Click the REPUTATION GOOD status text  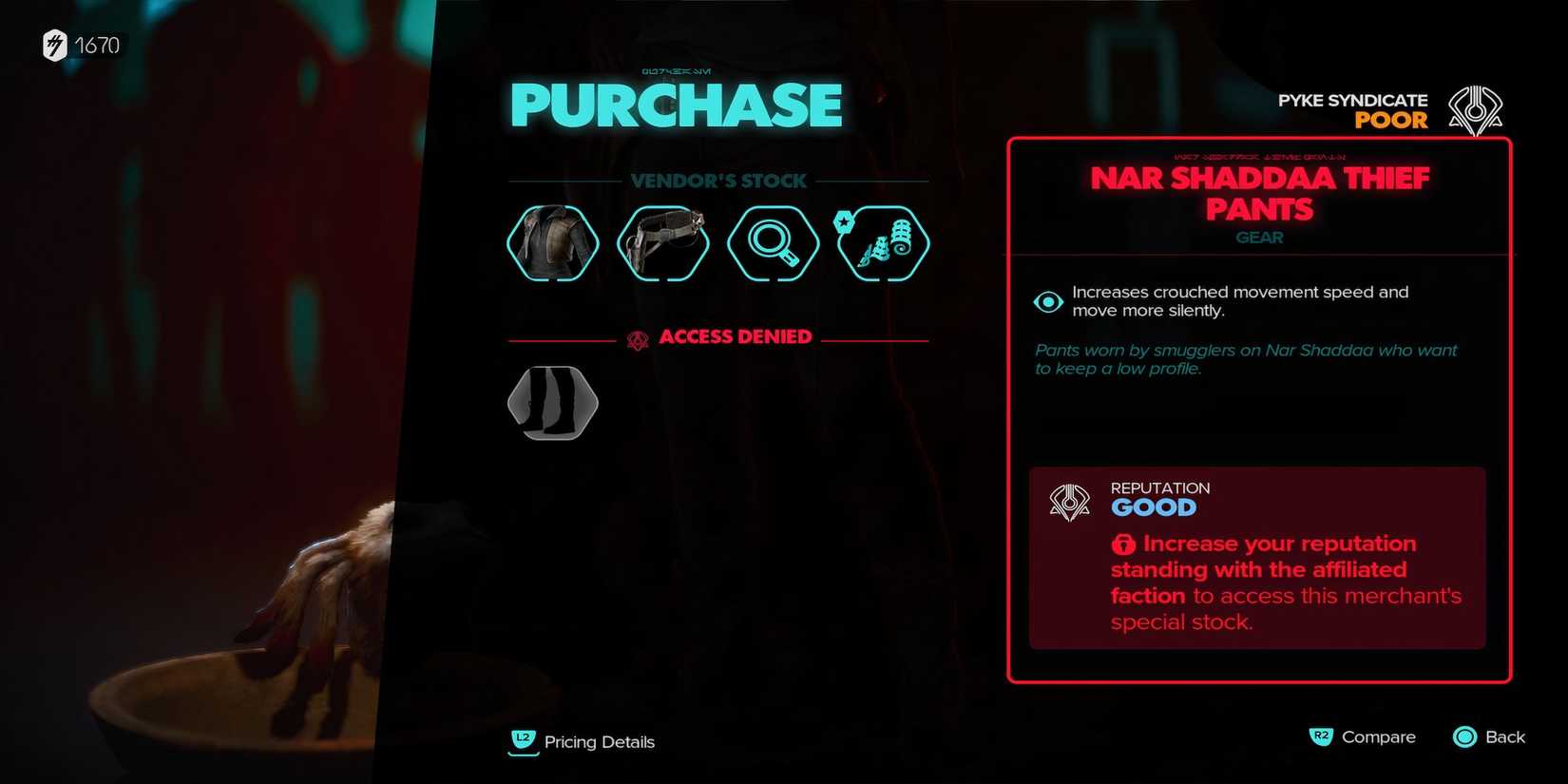tap(1159, 497)
